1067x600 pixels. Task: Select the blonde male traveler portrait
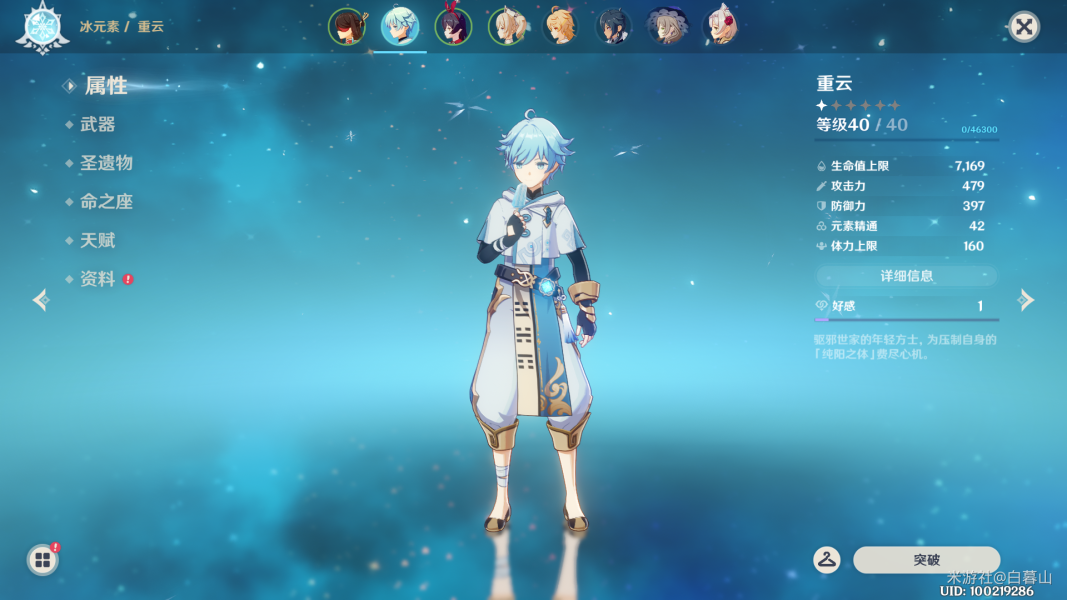(560, 27)
